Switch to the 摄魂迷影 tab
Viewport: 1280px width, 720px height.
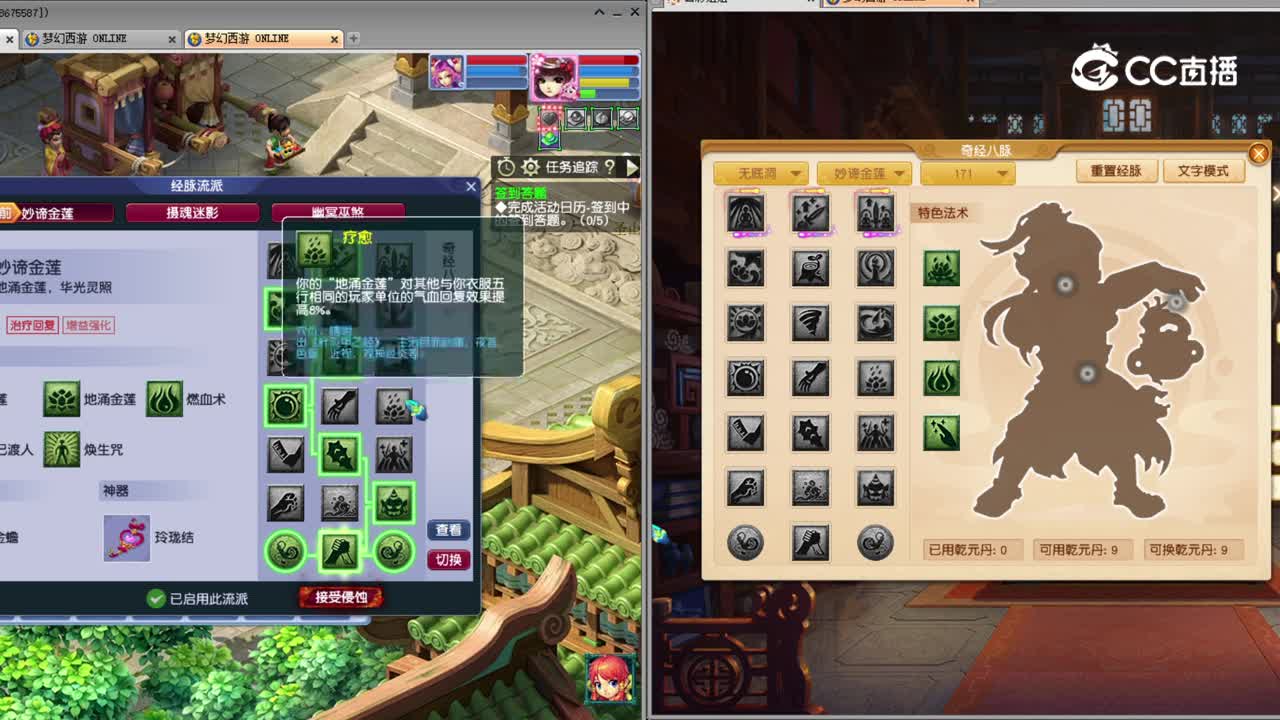click(x=193, y=211)
